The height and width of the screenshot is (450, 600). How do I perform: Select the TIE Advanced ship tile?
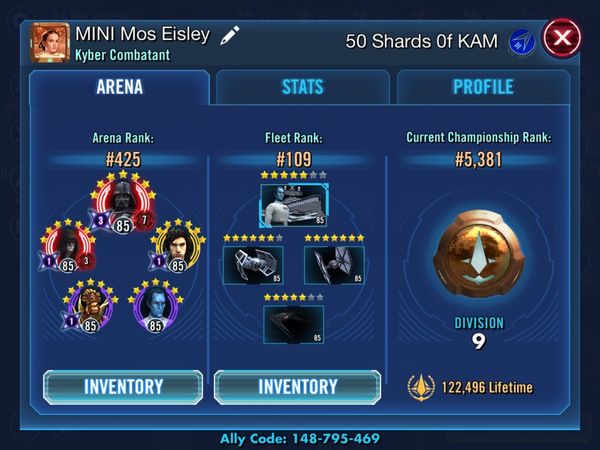(254, 264)
